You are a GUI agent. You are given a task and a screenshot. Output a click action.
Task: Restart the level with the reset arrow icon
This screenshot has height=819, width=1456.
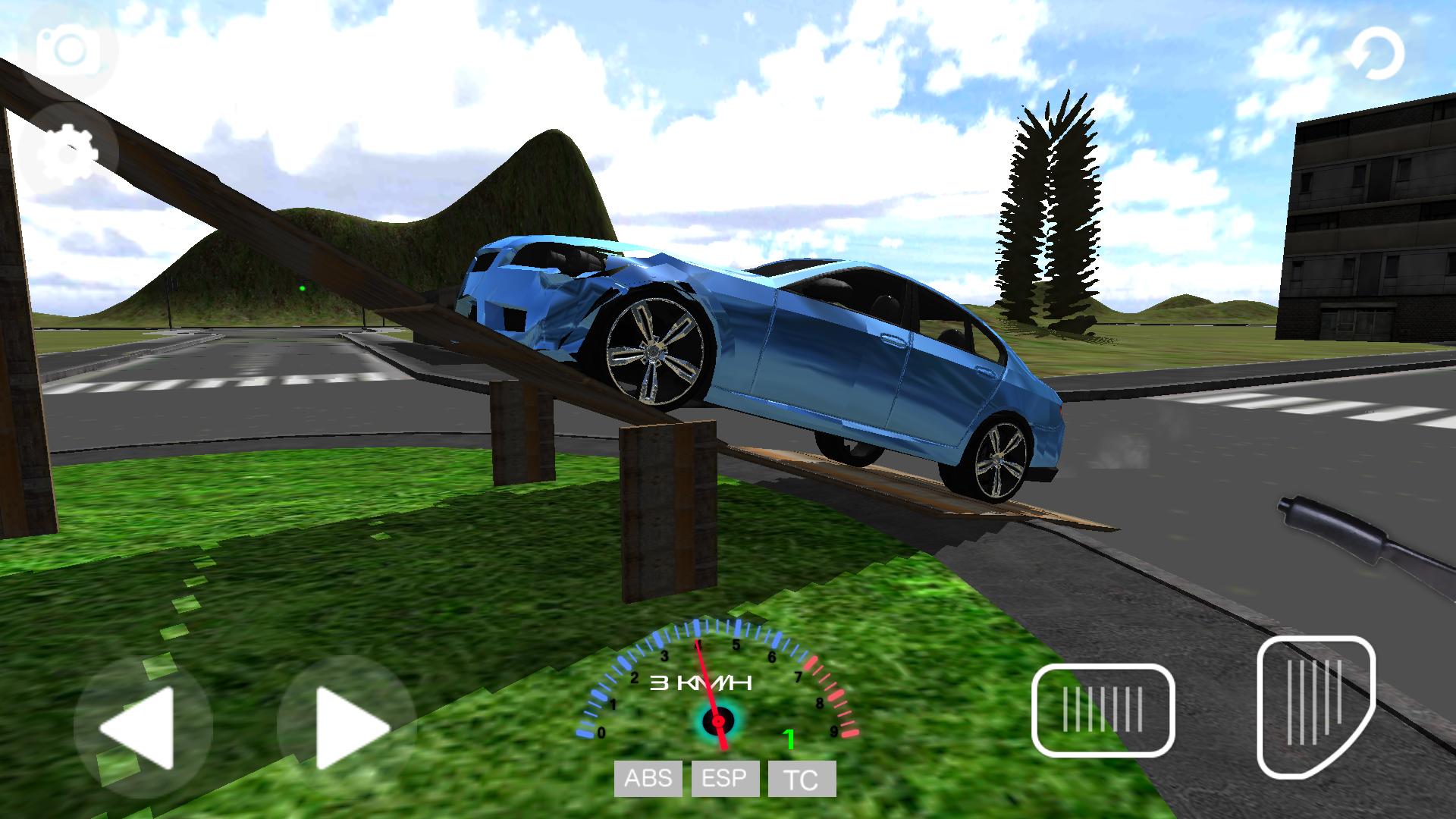pos(1379,53)
